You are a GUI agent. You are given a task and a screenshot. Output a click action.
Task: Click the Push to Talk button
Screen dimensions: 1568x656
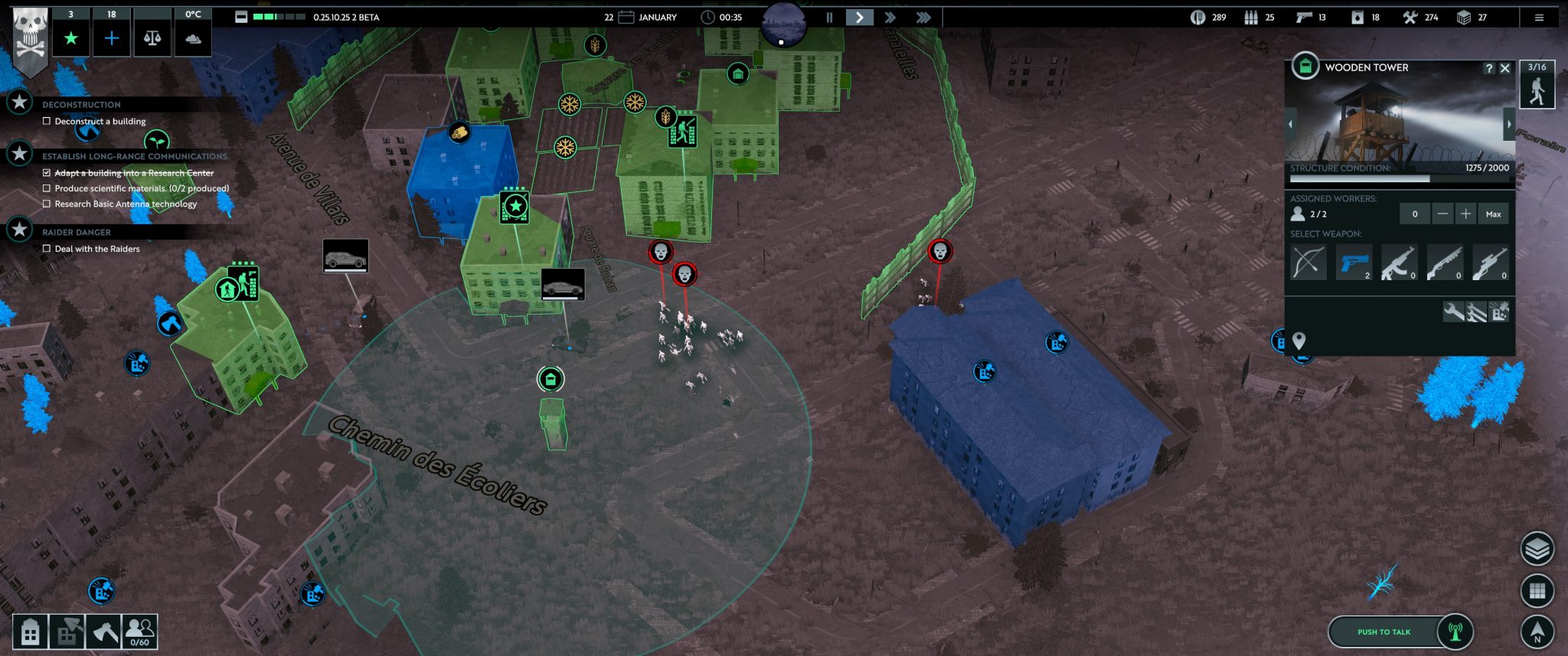[1383, 632]
